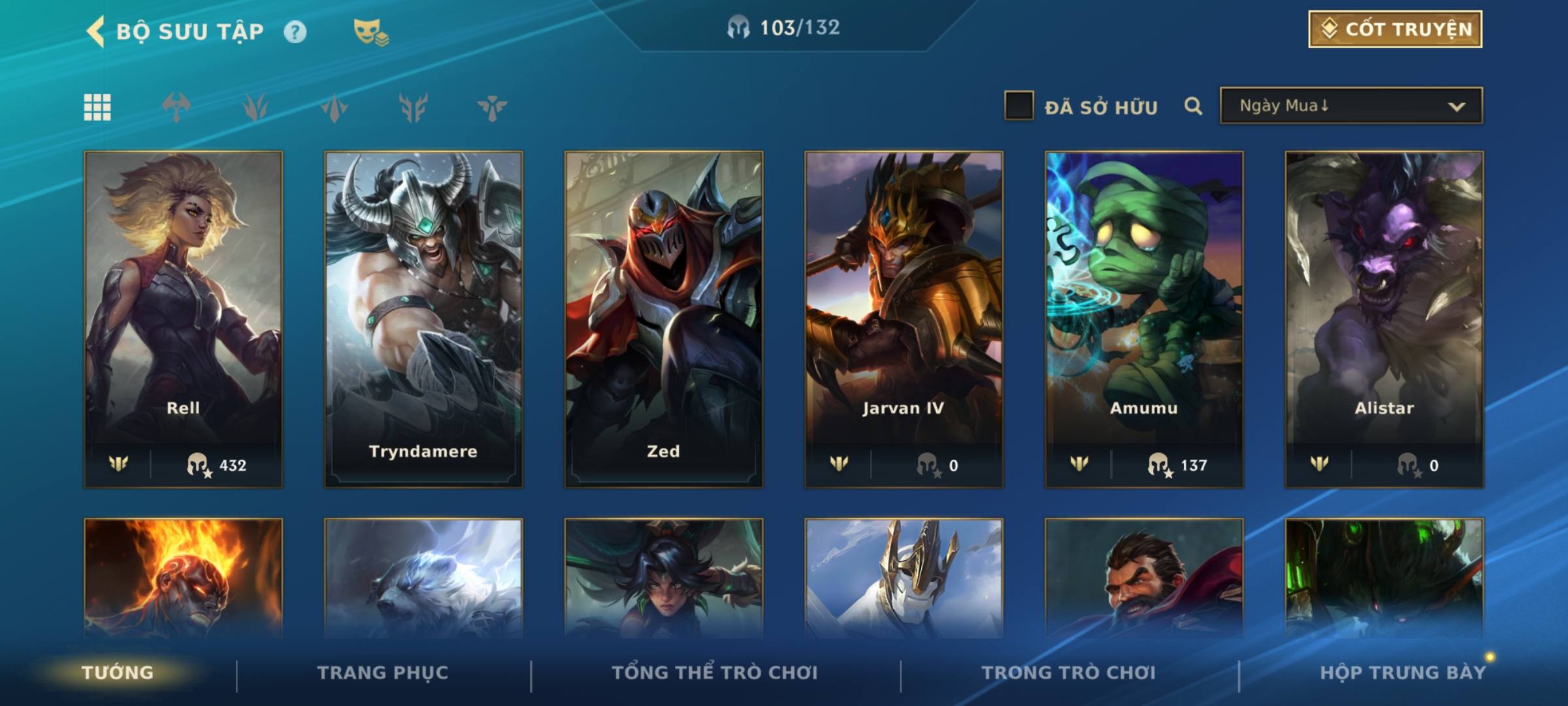Screen dimensions: 1568x706
Task: Open the Hộp Trưng Bày tab
Action: point(1403,673)
